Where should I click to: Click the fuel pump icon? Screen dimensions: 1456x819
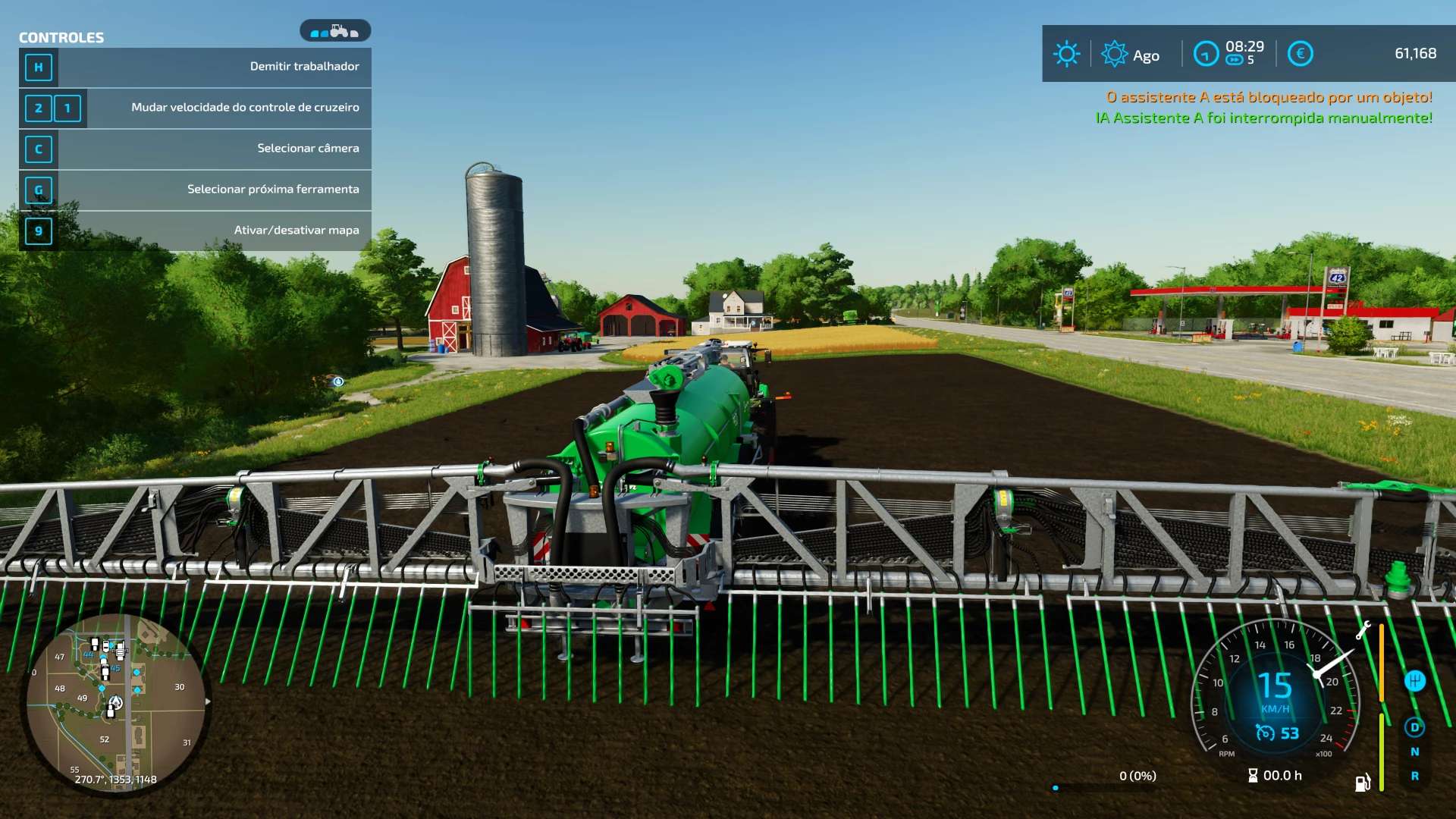(1362, 783)
